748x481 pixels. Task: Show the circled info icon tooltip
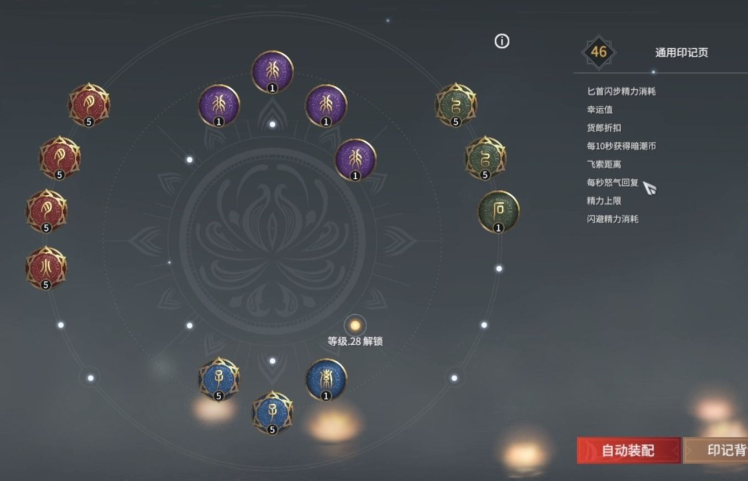[502, 41]
